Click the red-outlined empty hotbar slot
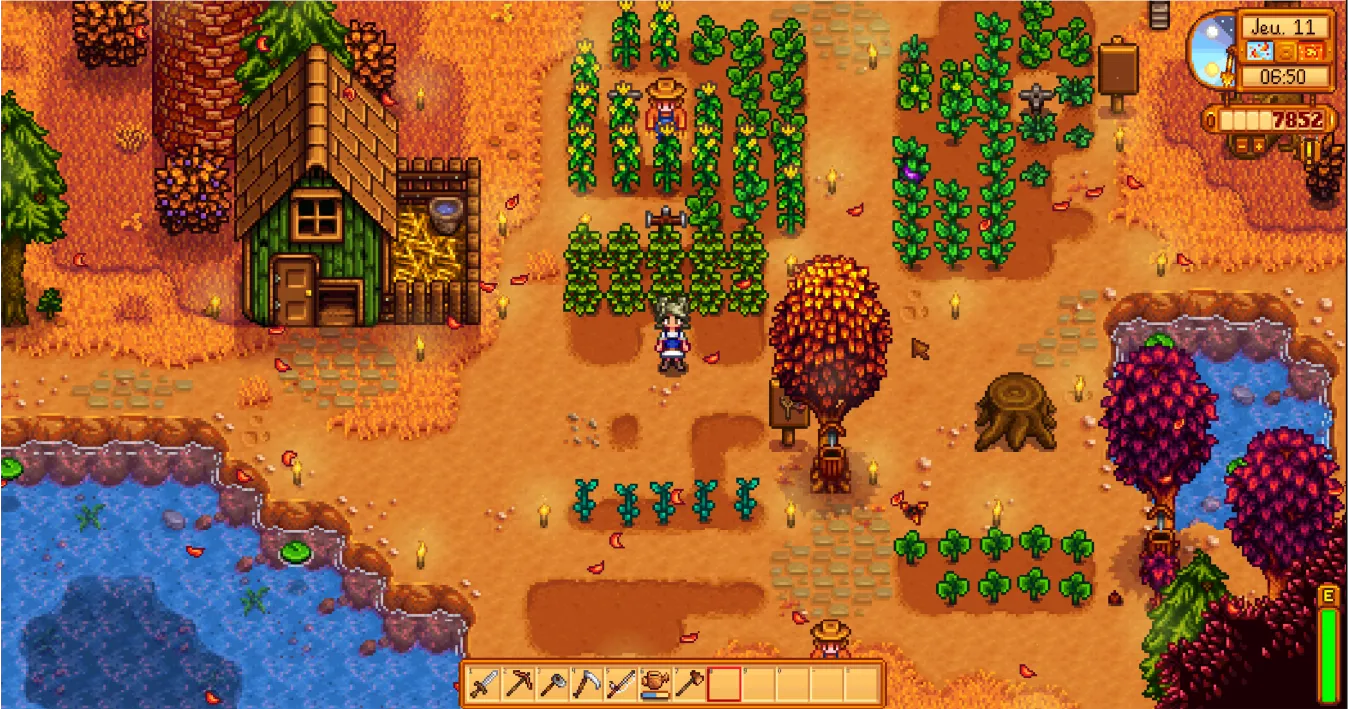This screenshot has width=1348, height=709. tap(724, 684)
